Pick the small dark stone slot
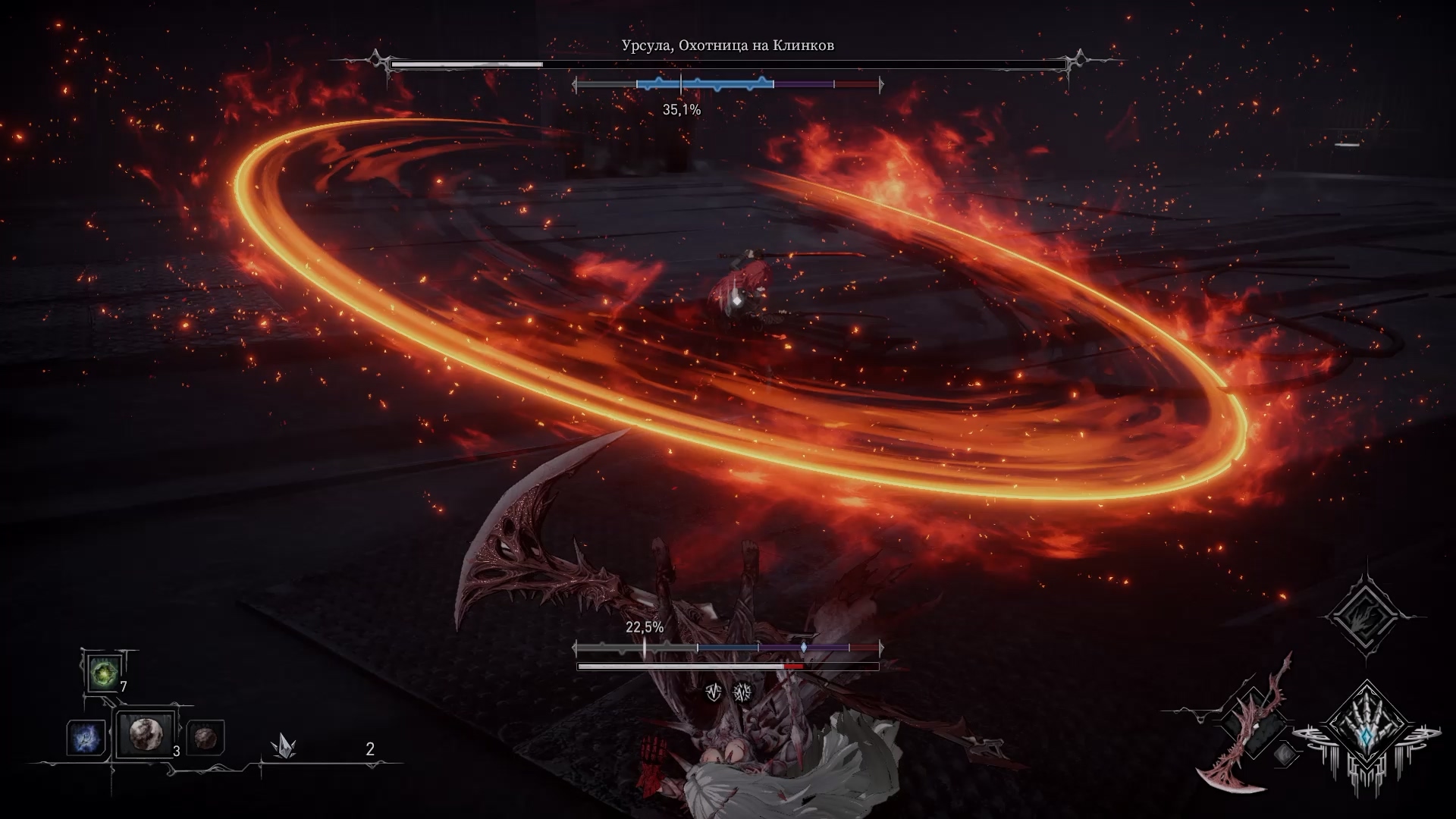Viewport: 1456px width, 819px height. point(205,736)
